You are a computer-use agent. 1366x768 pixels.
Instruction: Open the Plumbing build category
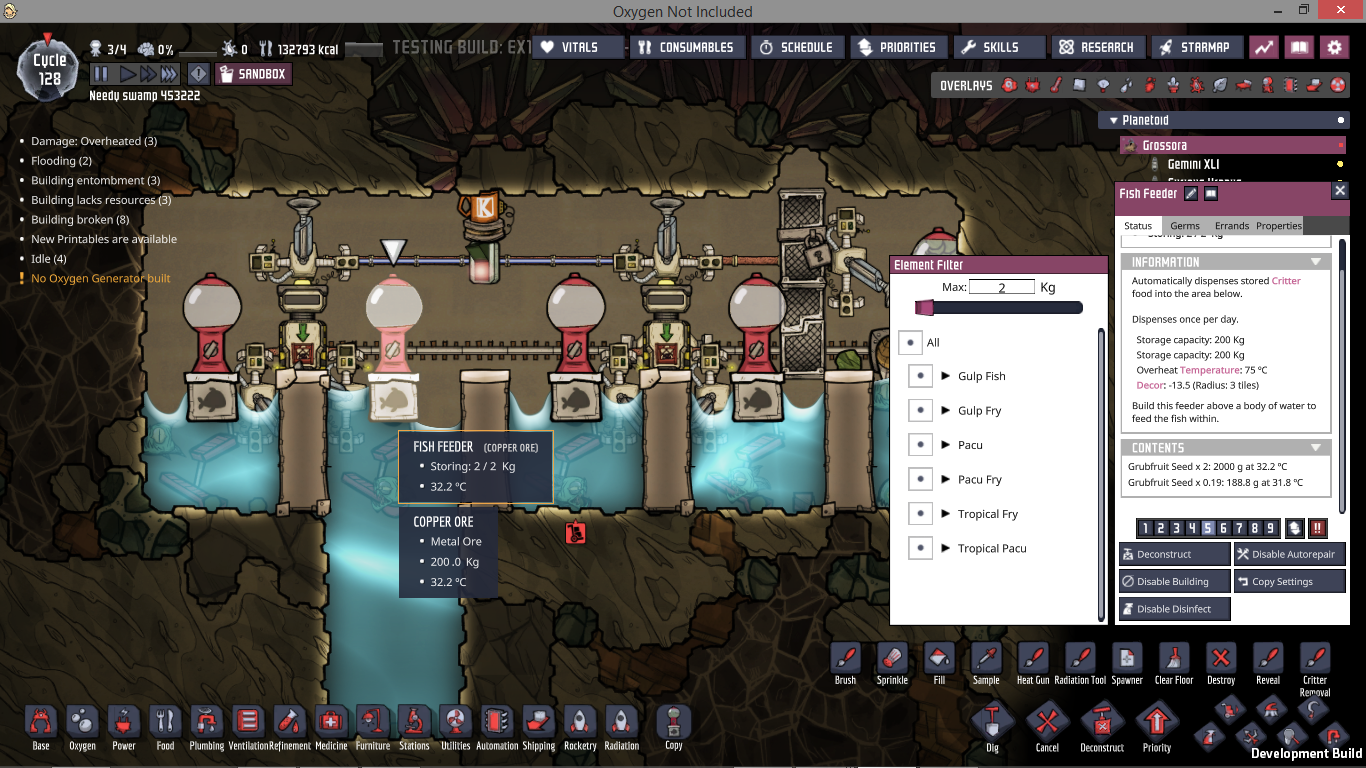[x=207, y=725]
